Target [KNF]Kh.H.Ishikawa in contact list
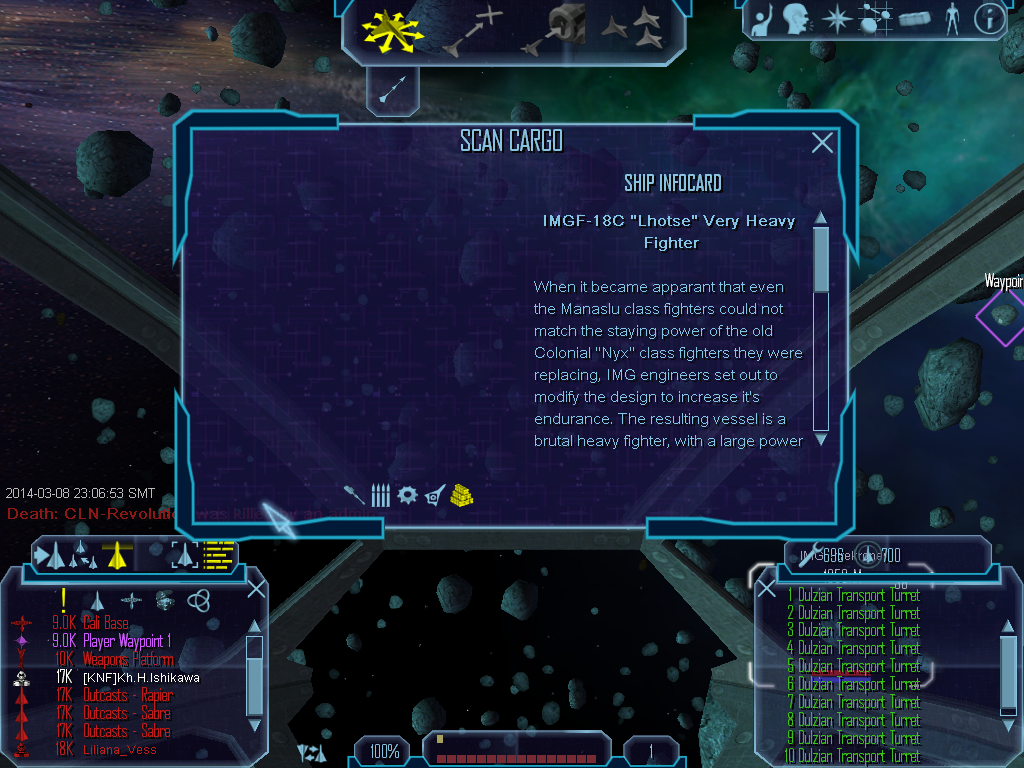This screenshot has height=768, width=1024. pos(141,677)
